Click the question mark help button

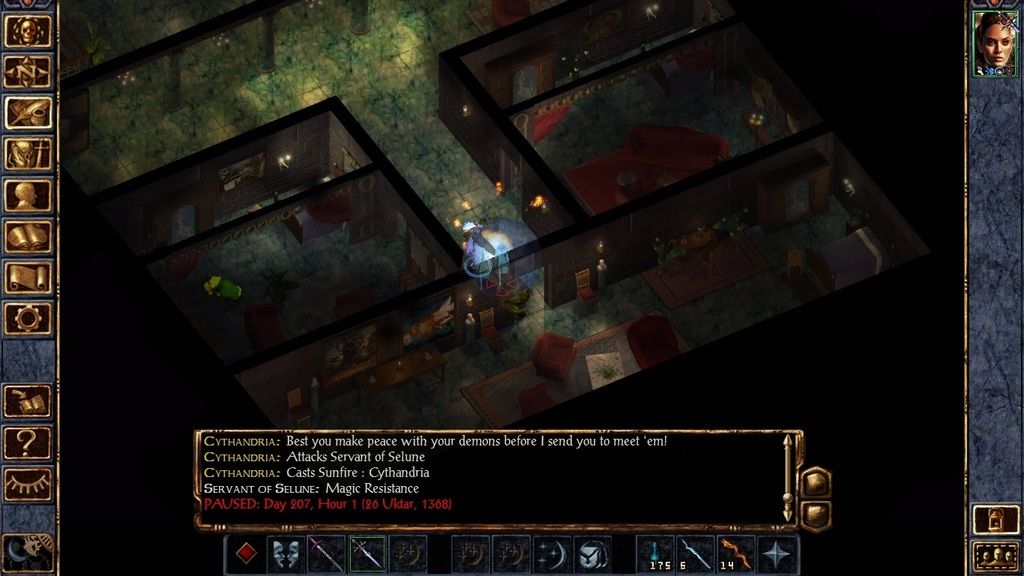28,441
